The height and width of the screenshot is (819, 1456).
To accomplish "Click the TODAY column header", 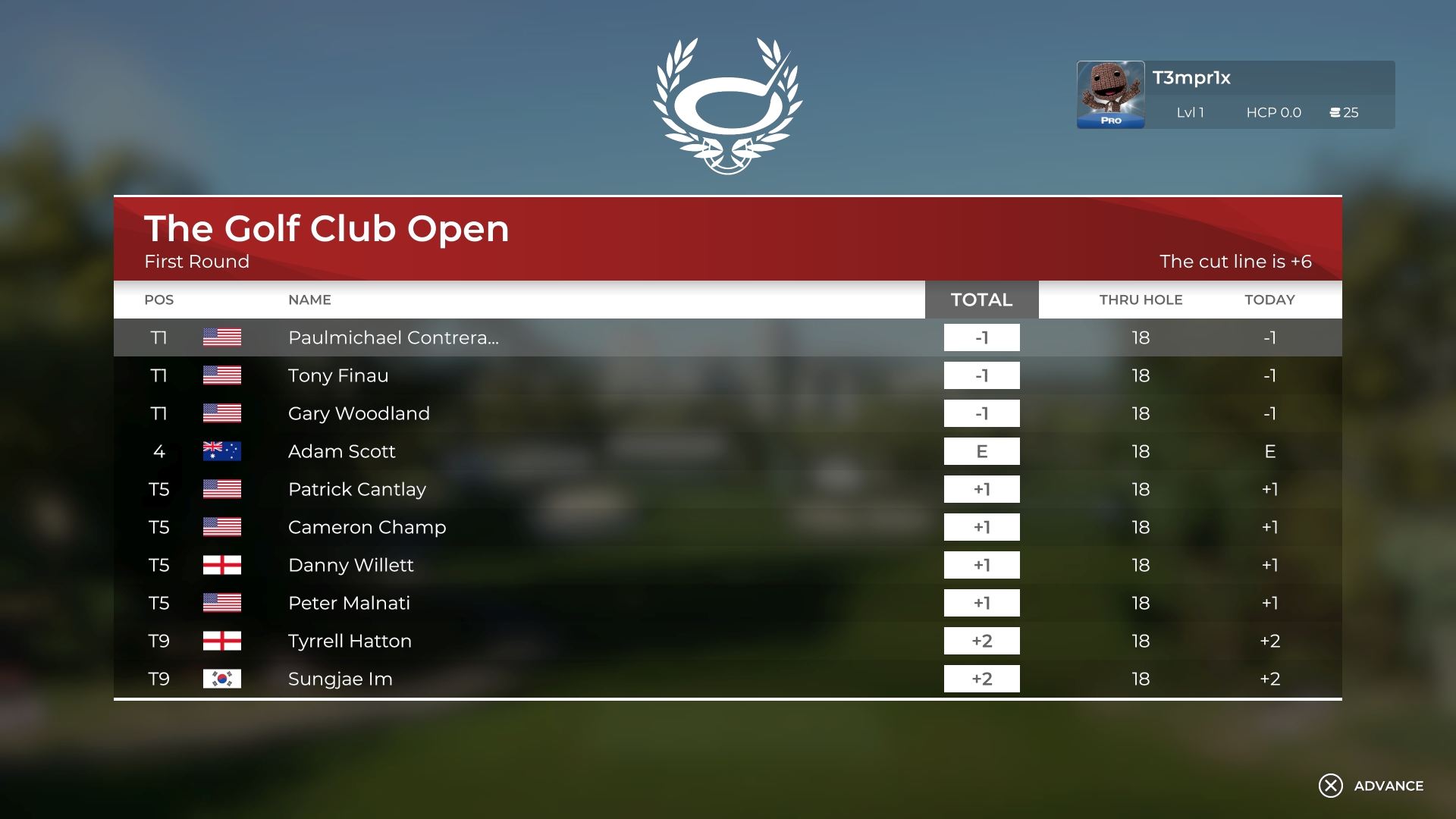I will pos(1269,300).
